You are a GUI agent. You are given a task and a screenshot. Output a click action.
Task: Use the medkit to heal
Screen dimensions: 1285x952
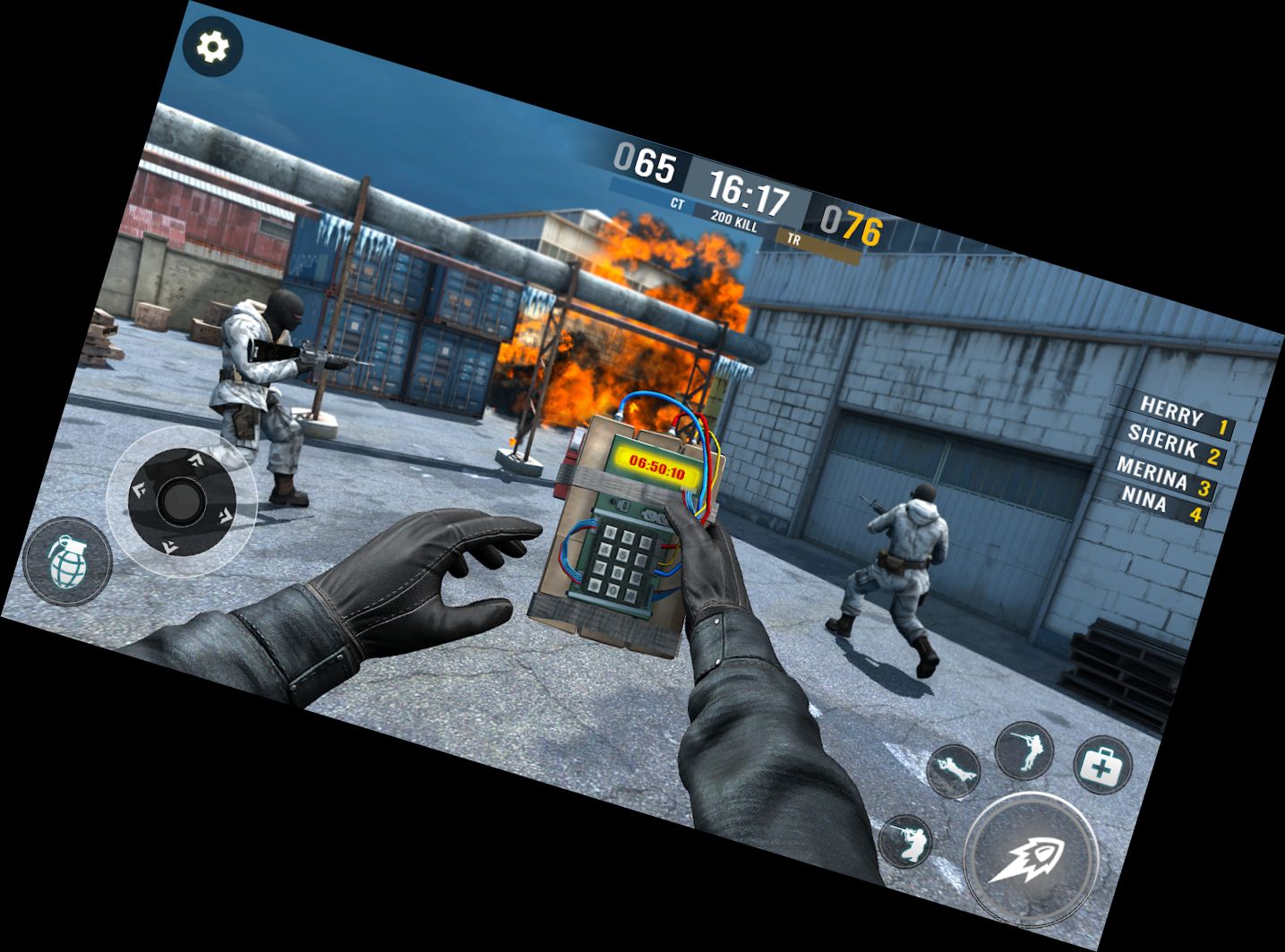(1101, 766)
